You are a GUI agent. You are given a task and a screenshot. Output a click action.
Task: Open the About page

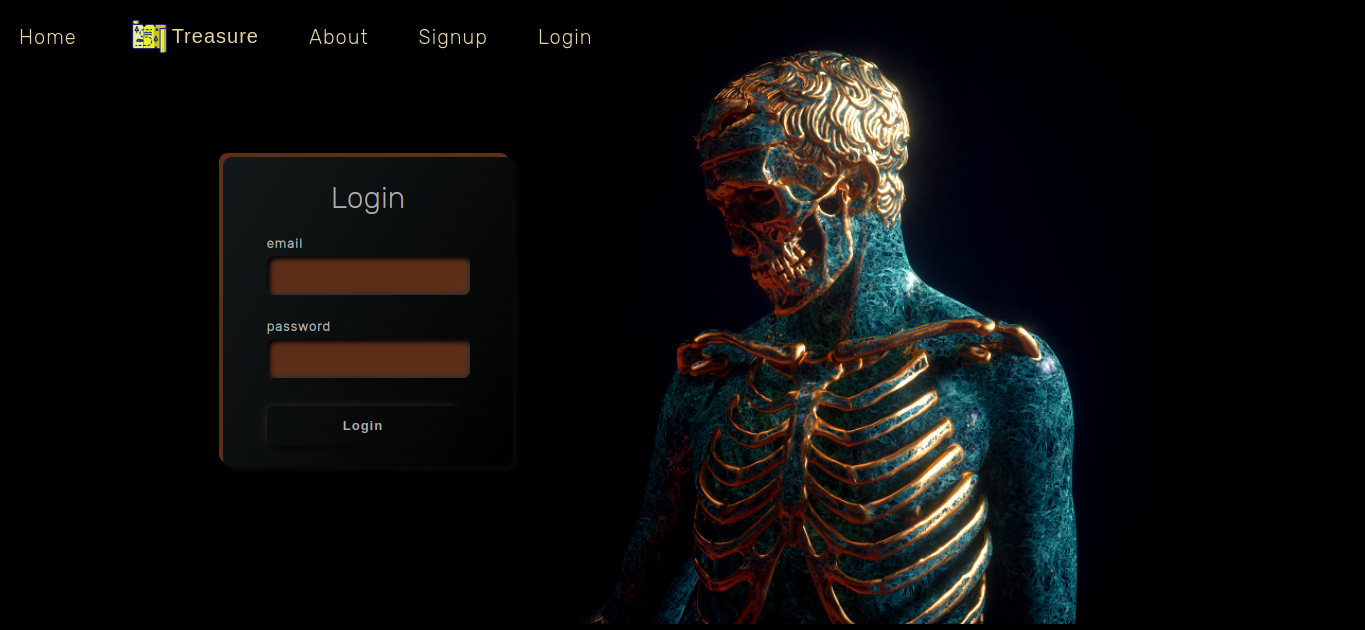[338, 37]
